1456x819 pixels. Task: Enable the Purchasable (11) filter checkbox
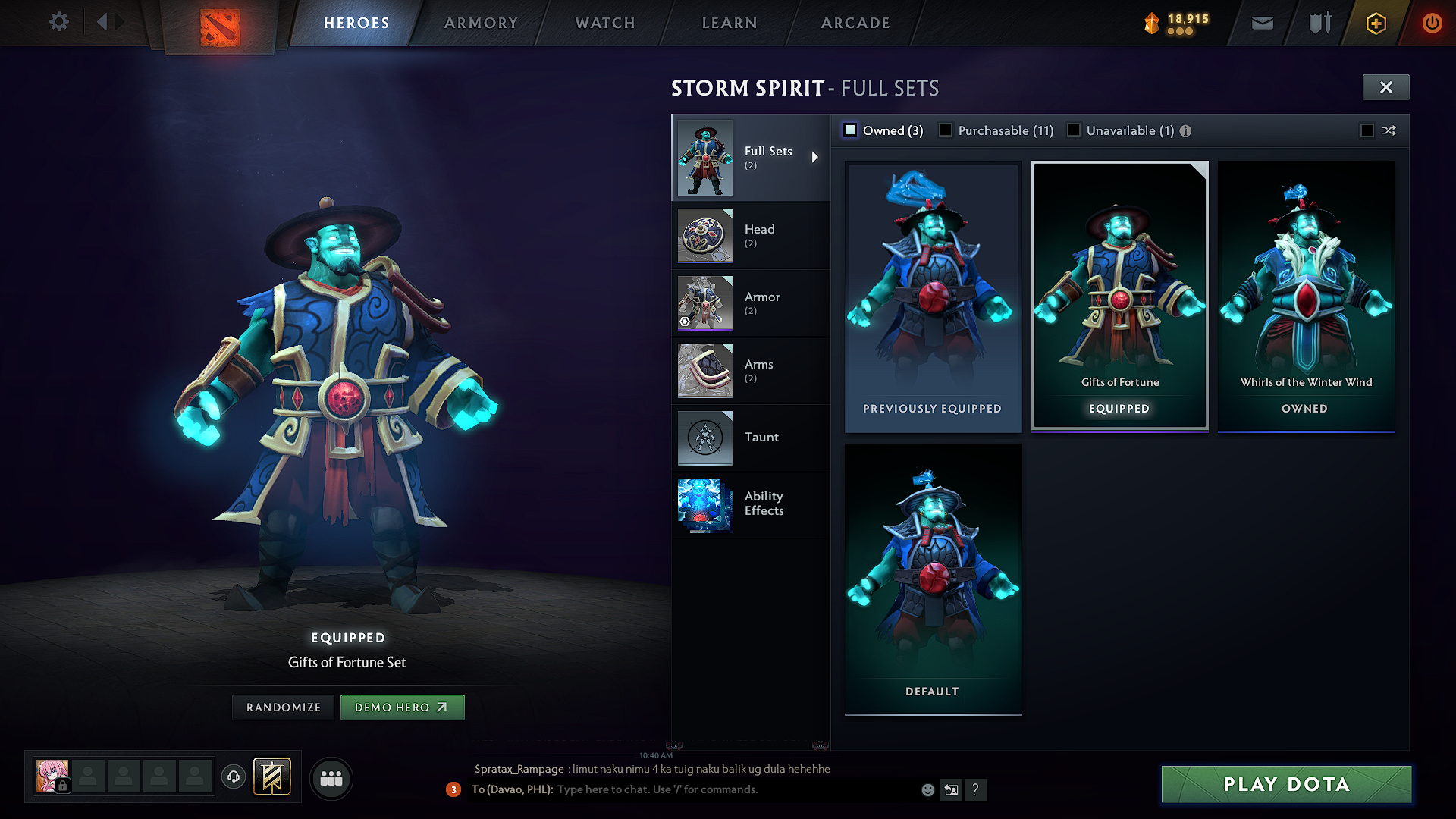click(x=945, y=130)
